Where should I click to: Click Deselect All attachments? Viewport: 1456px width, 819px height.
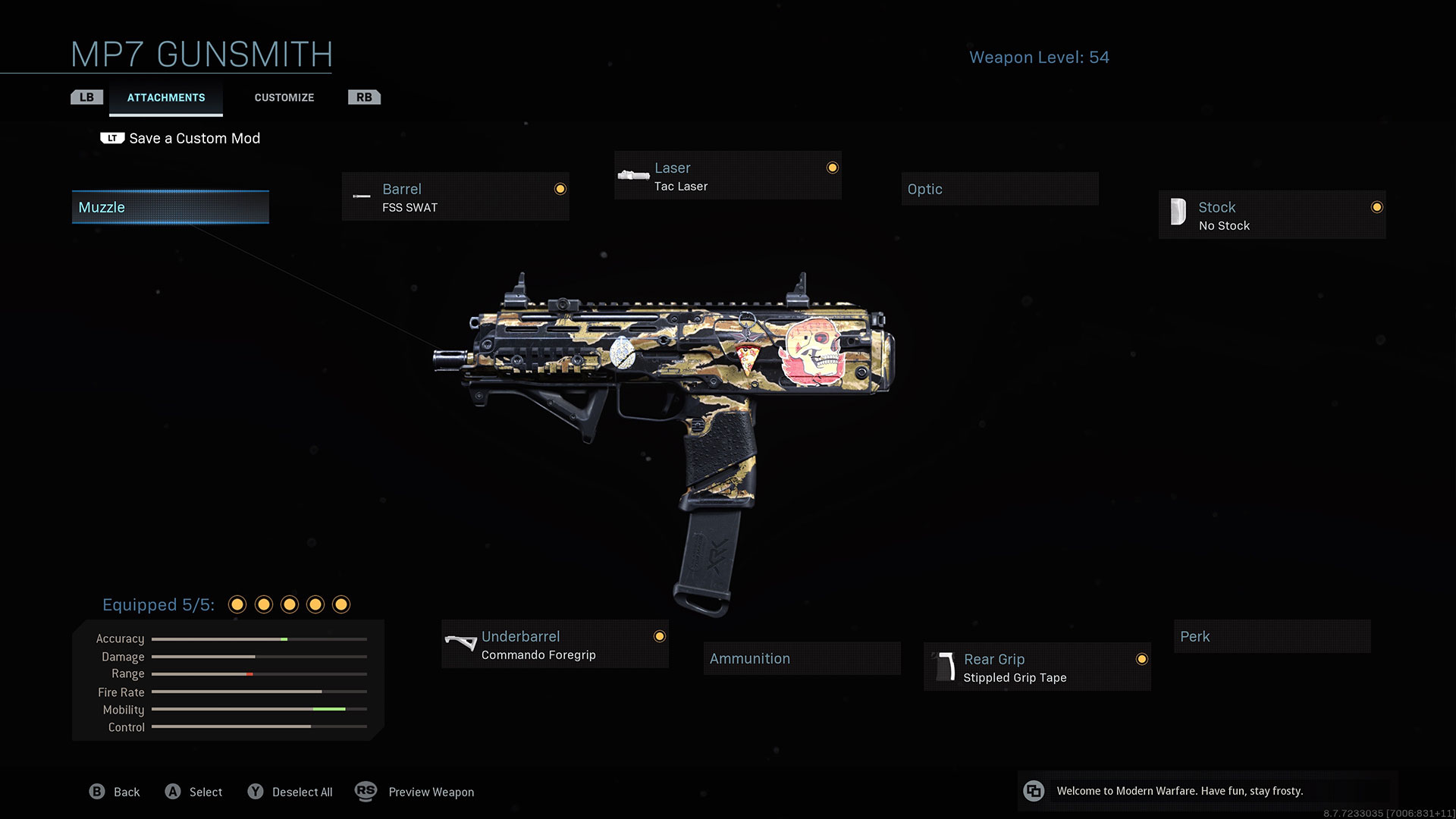290,792
